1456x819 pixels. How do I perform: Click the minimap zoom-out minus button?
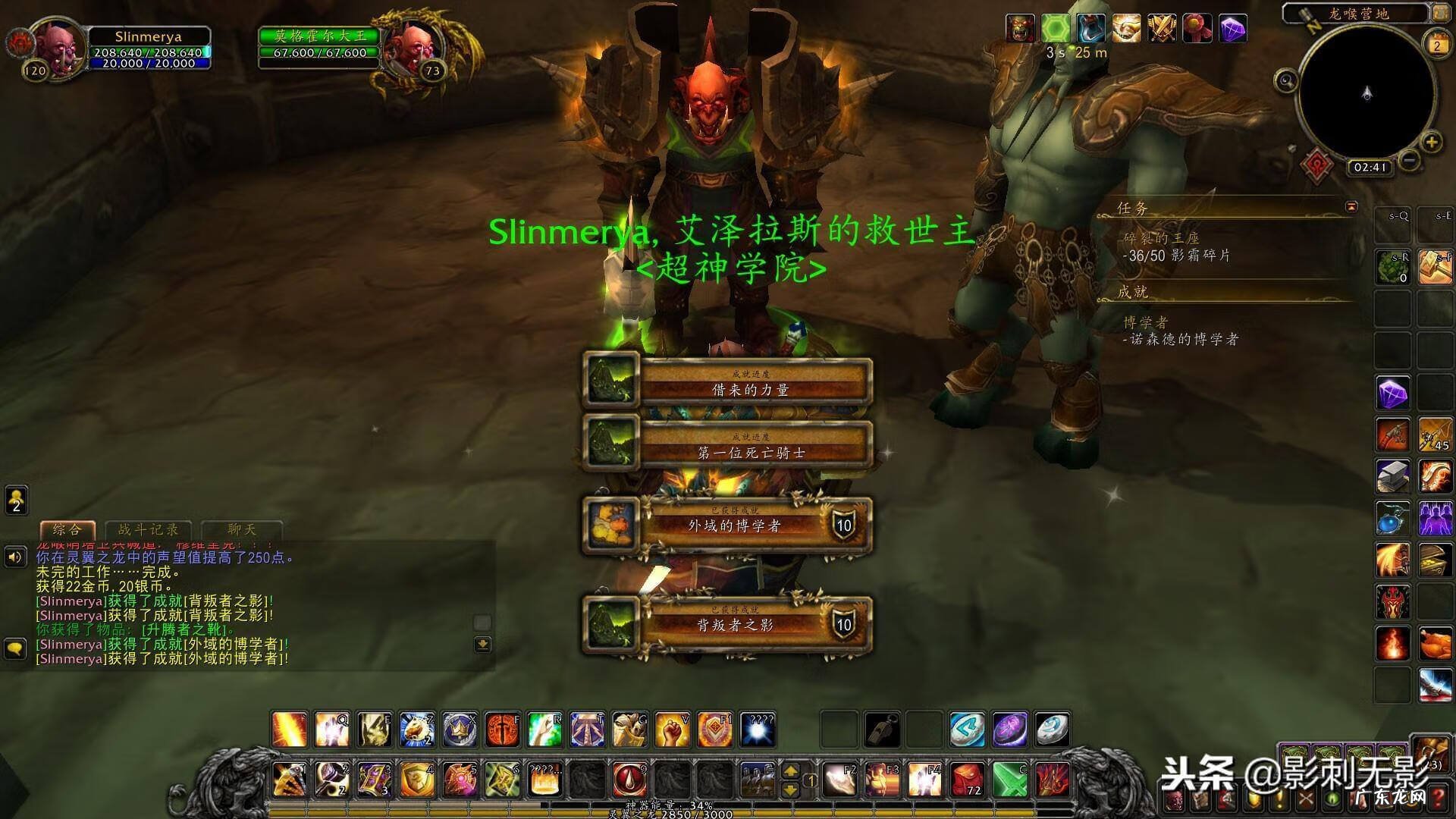click(x=1409, y=160)
